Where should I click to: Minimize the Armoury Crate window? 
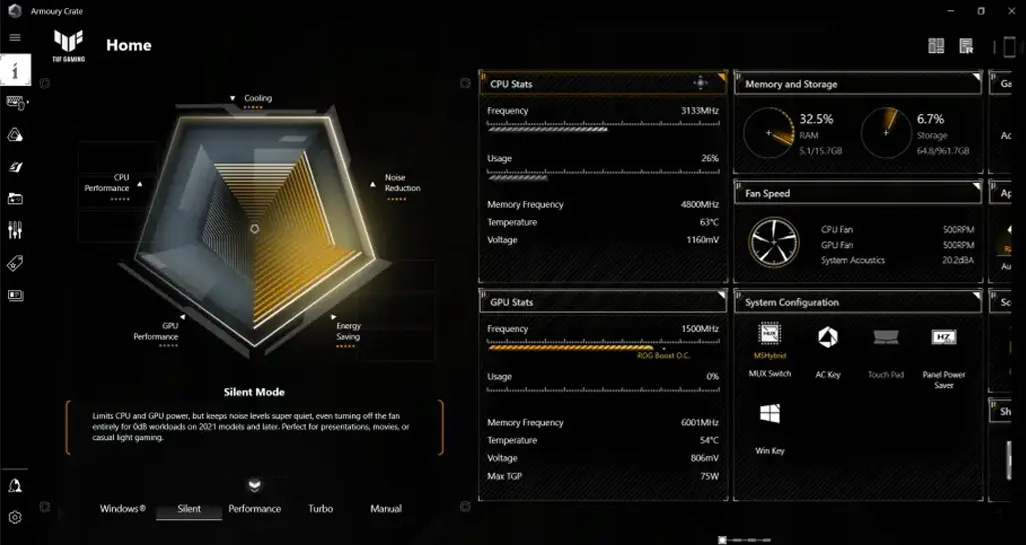pos(947,11)
